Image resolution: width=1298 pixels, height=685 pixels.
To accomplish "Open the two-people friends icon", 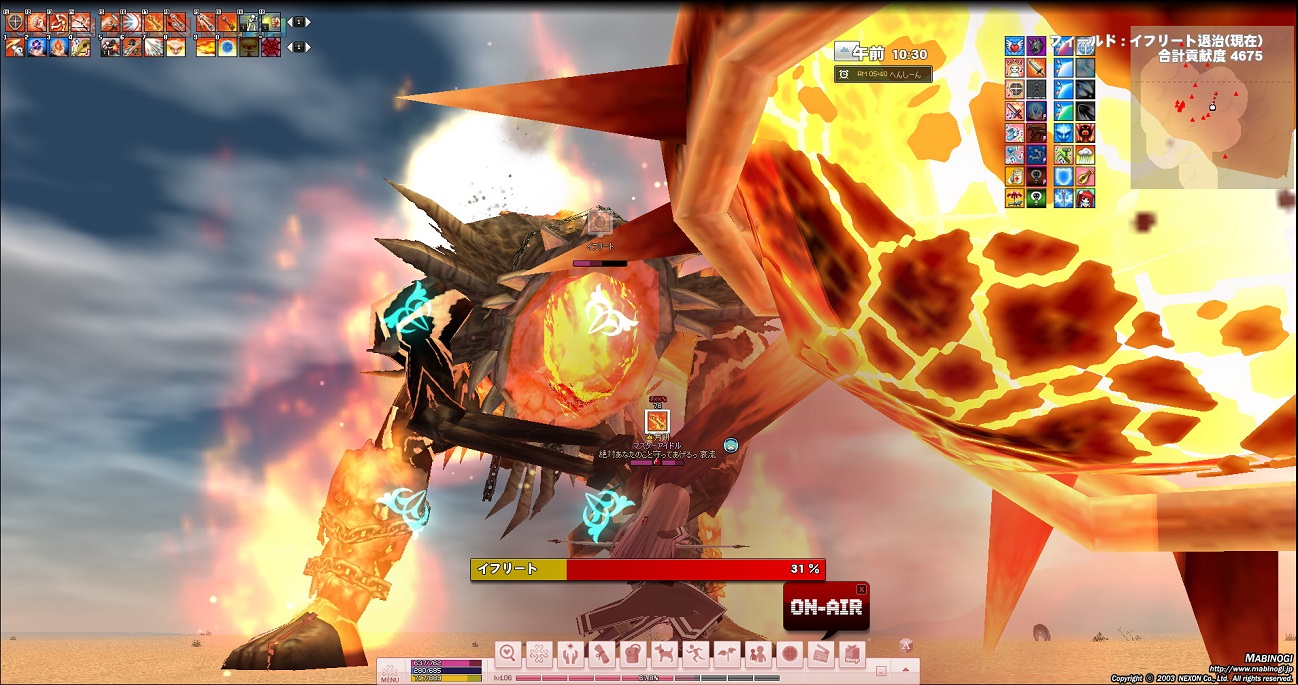I will point(757,654).
